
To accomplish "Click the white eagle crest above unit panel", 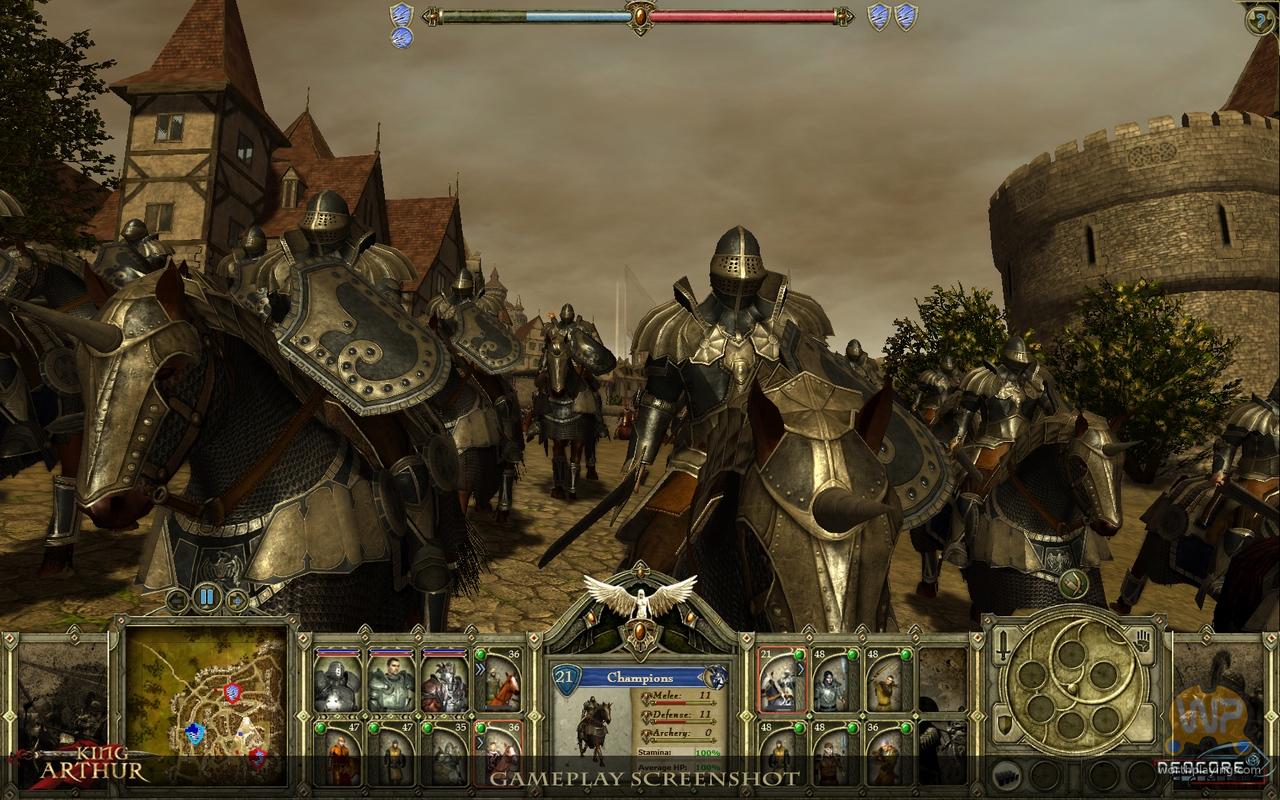I will coord(640,597).
